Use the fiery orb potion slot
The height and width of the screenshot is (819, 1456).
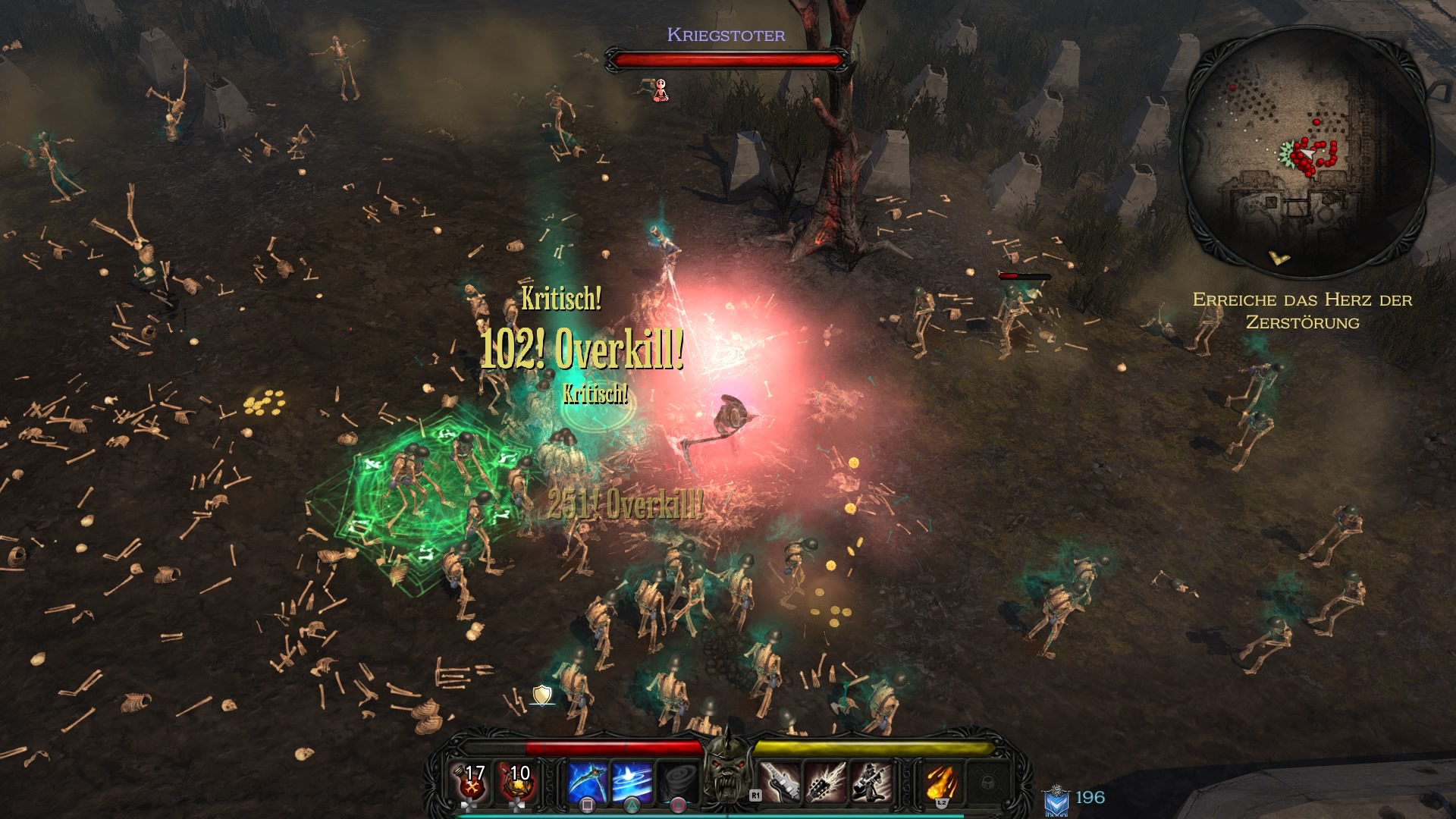point(518,782)
